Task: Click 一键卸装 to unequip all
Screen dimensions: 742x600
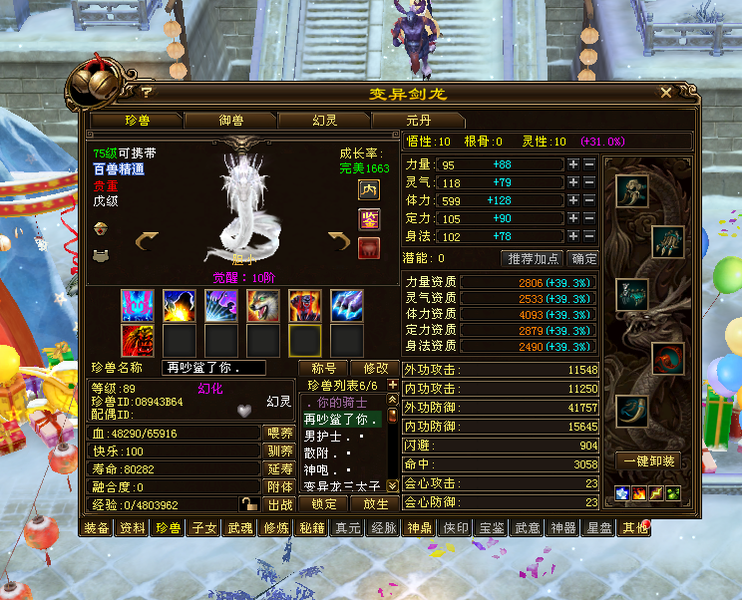Action: pos(650,462)
